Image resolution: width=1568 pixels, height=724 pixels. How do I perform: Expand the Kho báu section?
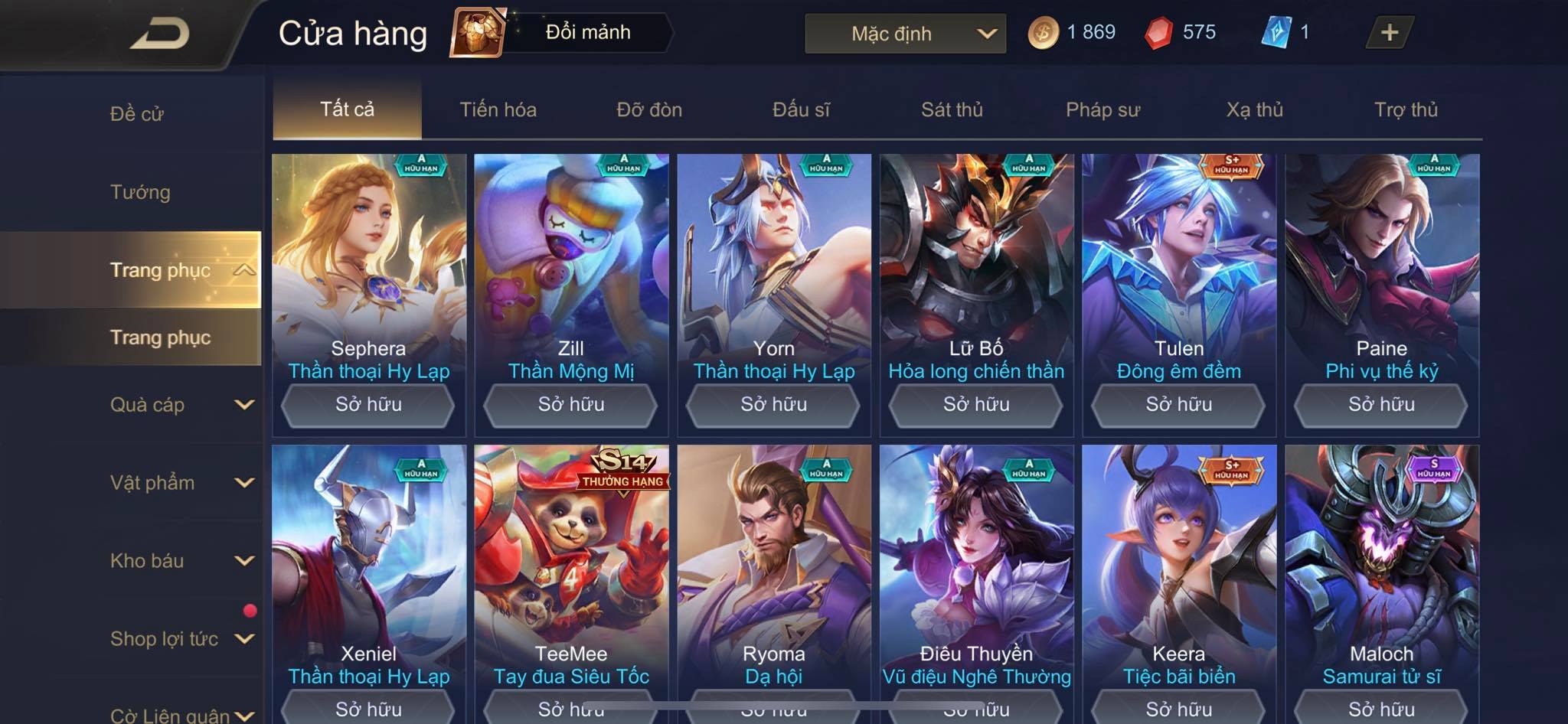point(181,561)
